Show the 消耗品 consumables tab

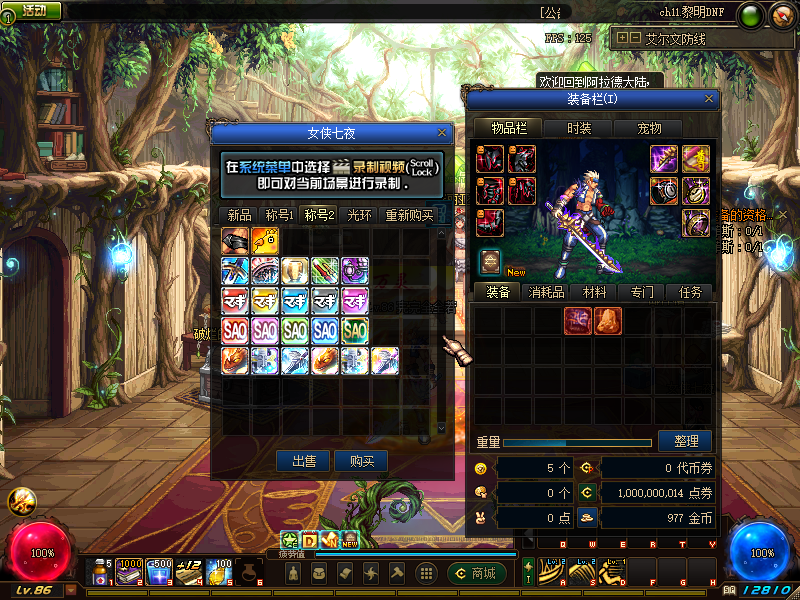[x=546, y=292]
